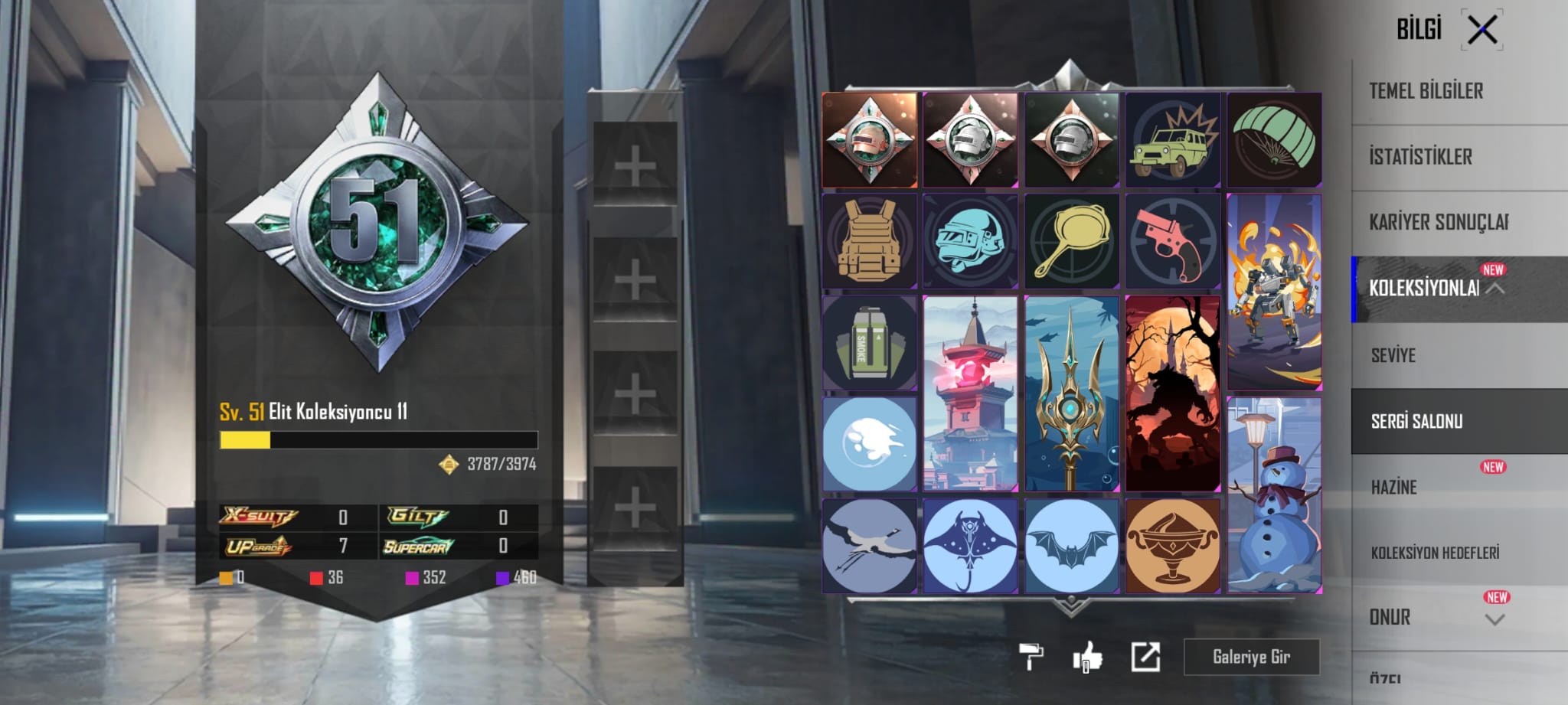Click the share arrow icon

click(x=1145, y=657)
